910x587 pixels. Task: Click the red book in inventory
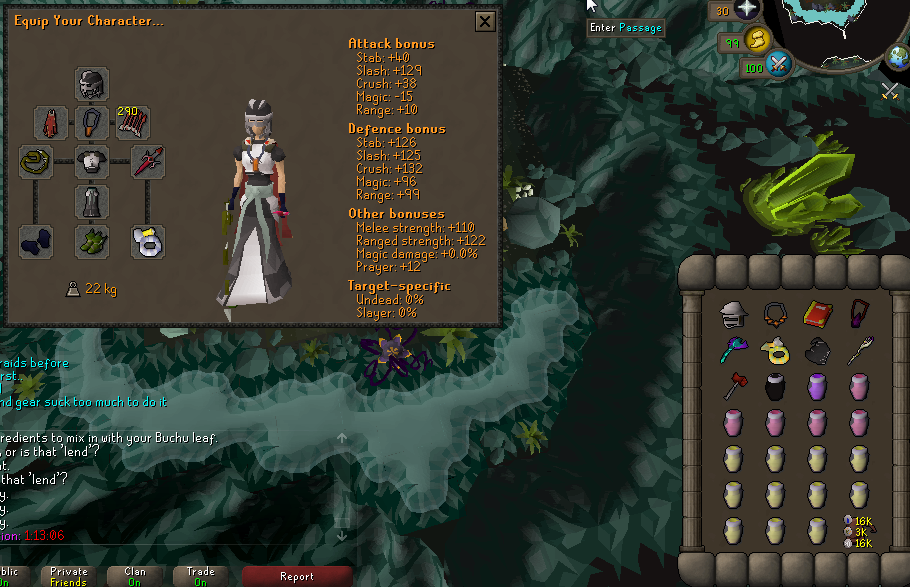[817, 315]
